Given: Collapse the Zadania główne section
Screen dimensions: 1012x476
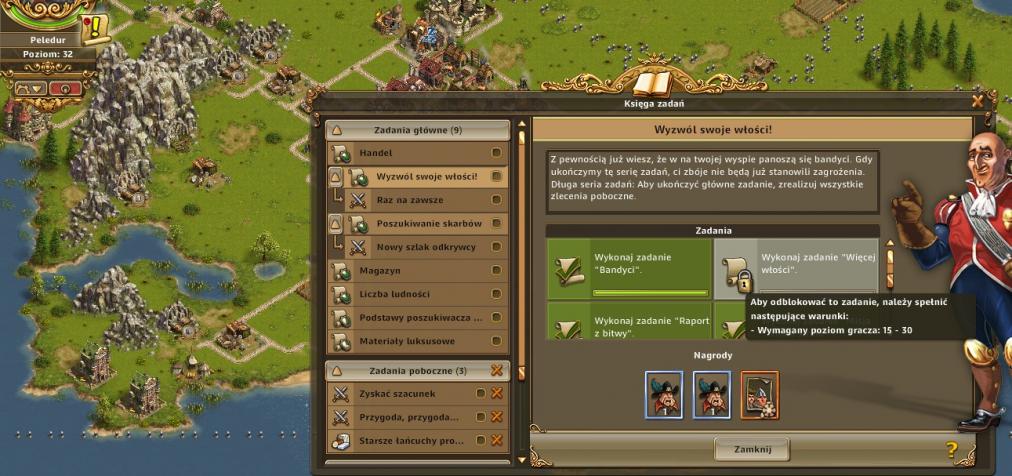Looking at the screenshot, I should 337,130.
